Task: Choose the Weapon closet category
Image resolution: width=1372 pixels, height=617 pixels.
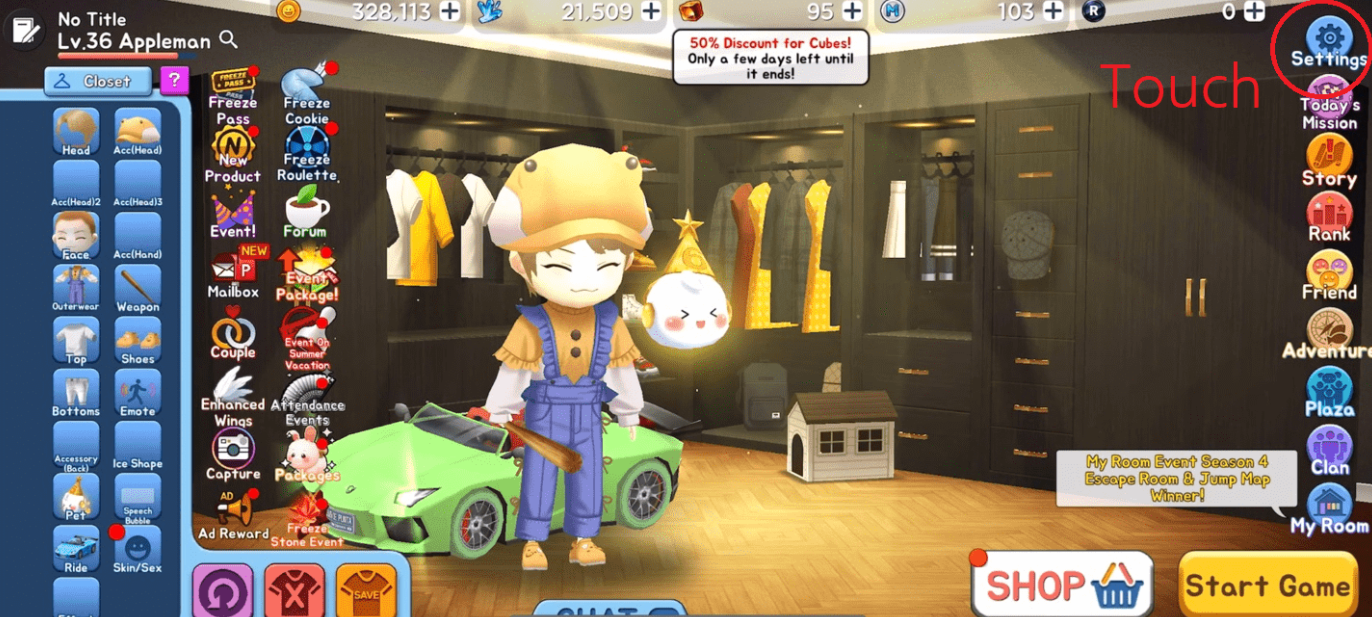Action: (138, 288)
